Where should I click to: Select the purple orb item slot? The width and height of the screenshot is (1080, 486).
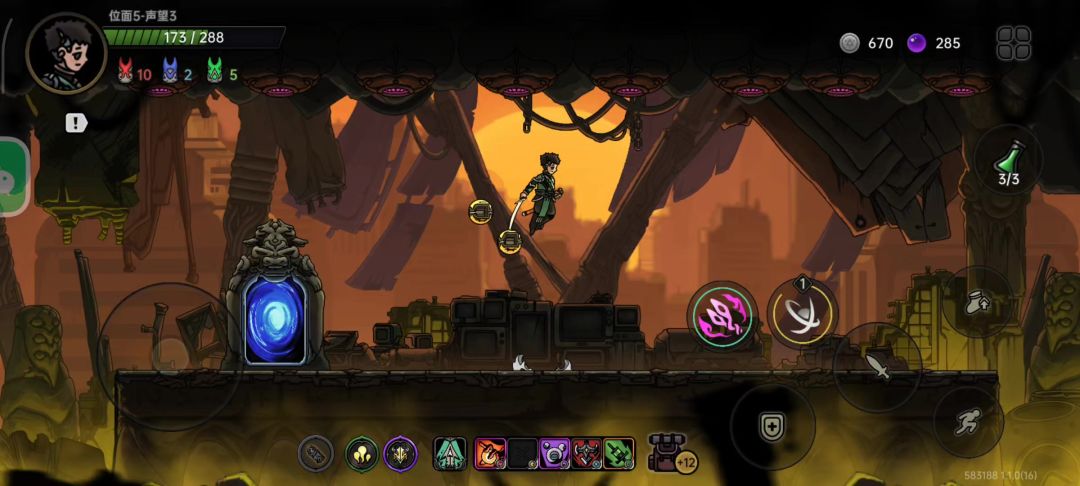tap(554, 454)
